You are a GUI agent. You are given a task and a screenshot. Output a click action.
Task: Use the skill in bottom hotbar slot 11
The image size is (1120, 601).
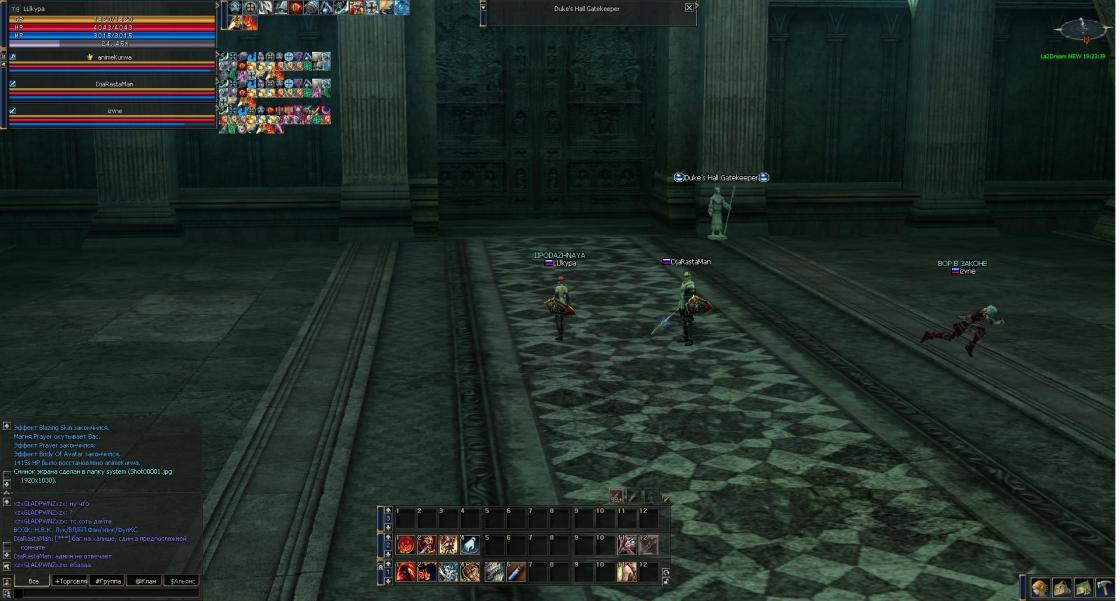[625, 572]
